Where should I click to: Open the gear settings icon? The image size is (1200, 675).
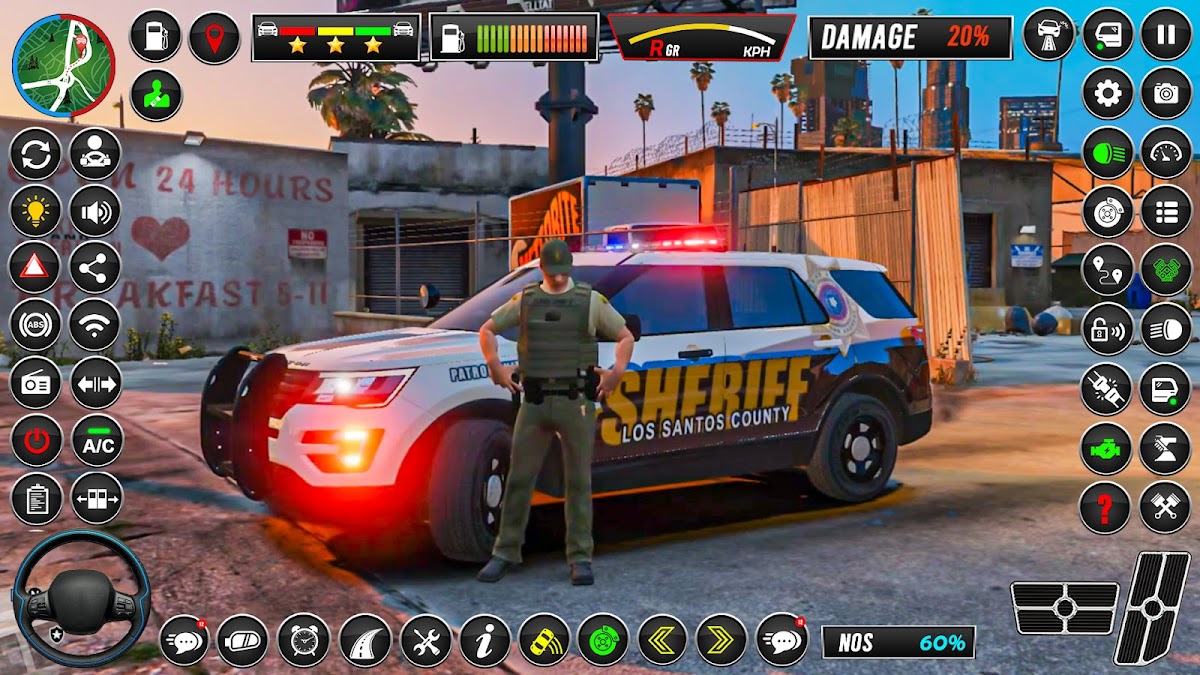1107,94
